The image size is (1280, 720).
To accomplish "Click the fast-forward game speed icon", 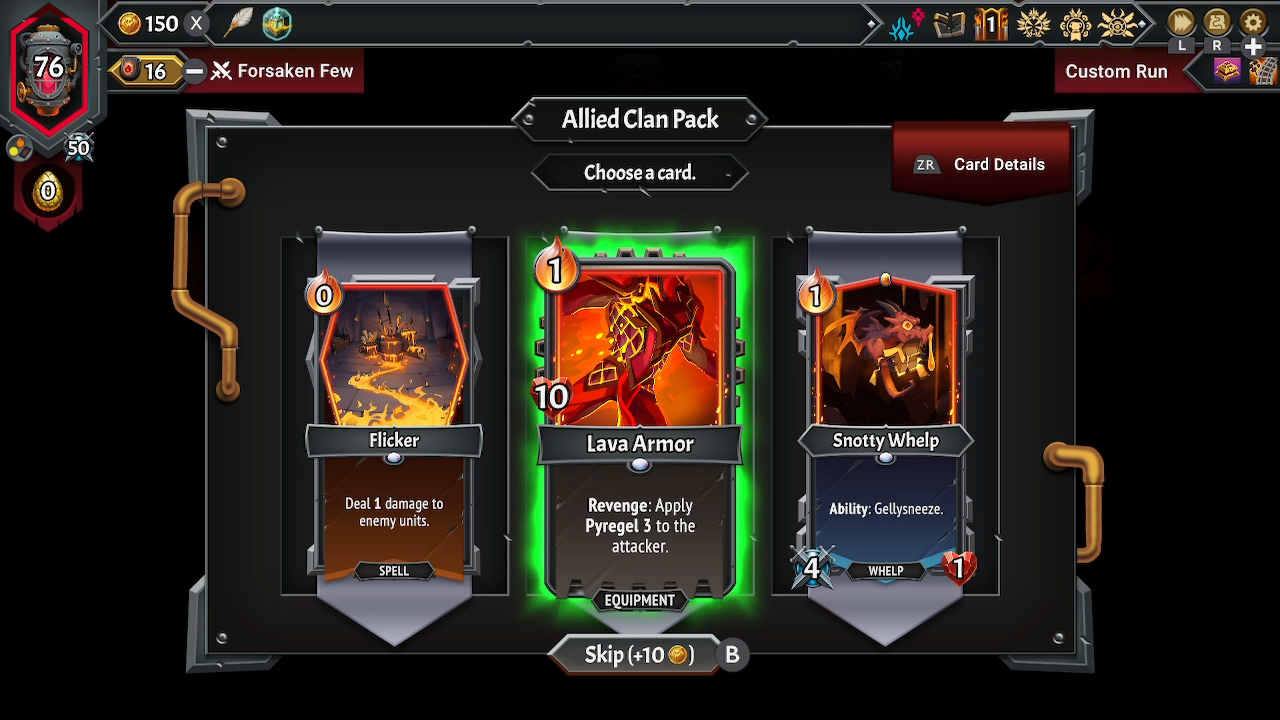I will (x=1181, y=22).
